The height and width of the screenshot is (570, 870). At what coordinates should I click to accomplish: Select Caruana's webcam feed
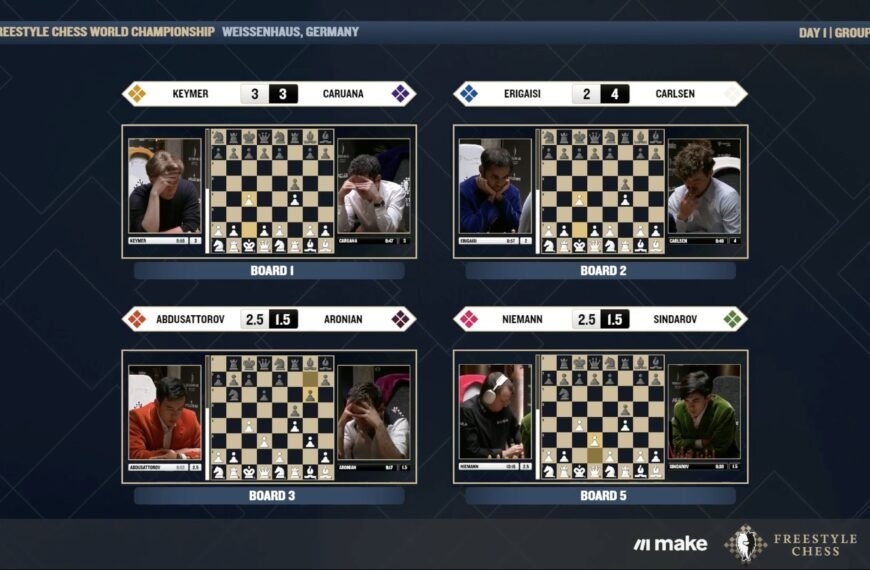(373, 192)
